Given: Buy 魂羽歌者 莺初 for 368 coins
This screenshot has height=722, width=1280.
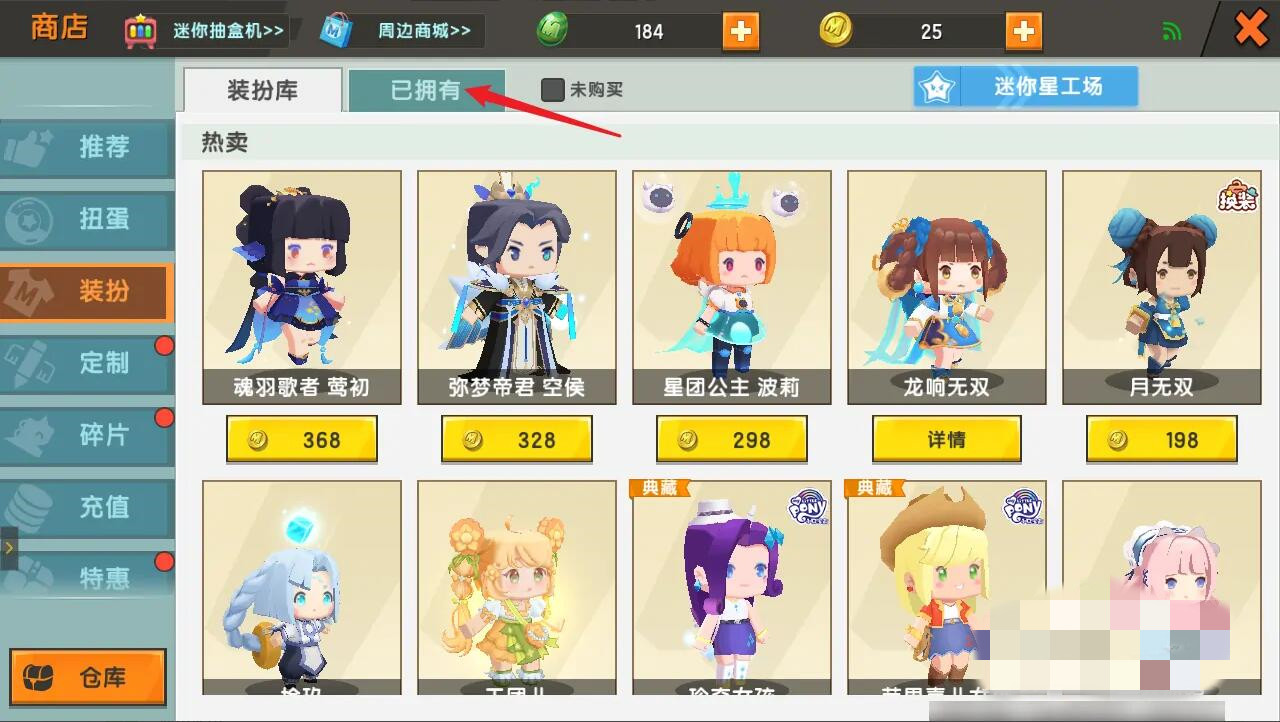Looking at the screenshot, I should coord(302,439).
